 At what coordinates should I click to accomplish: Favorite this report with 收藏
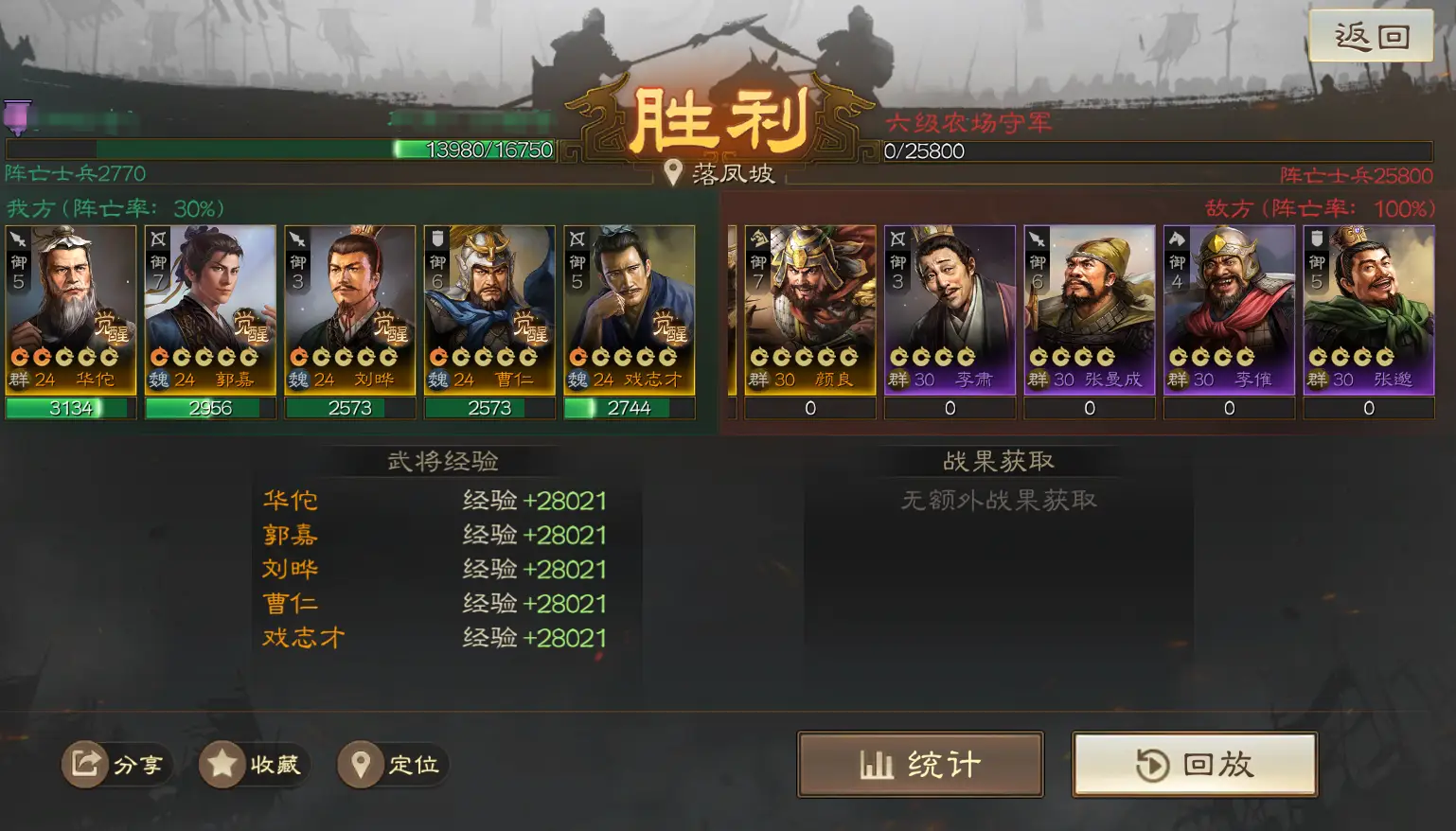[x=254, y=764]
